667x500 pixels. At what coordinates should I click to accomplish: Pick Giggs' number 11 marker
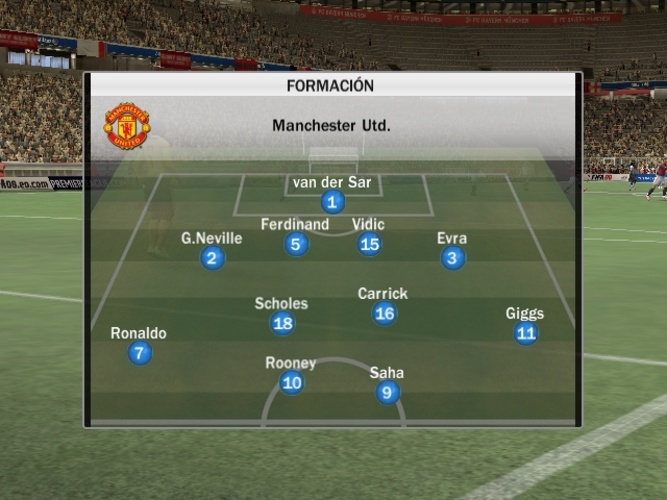(526, 333)
